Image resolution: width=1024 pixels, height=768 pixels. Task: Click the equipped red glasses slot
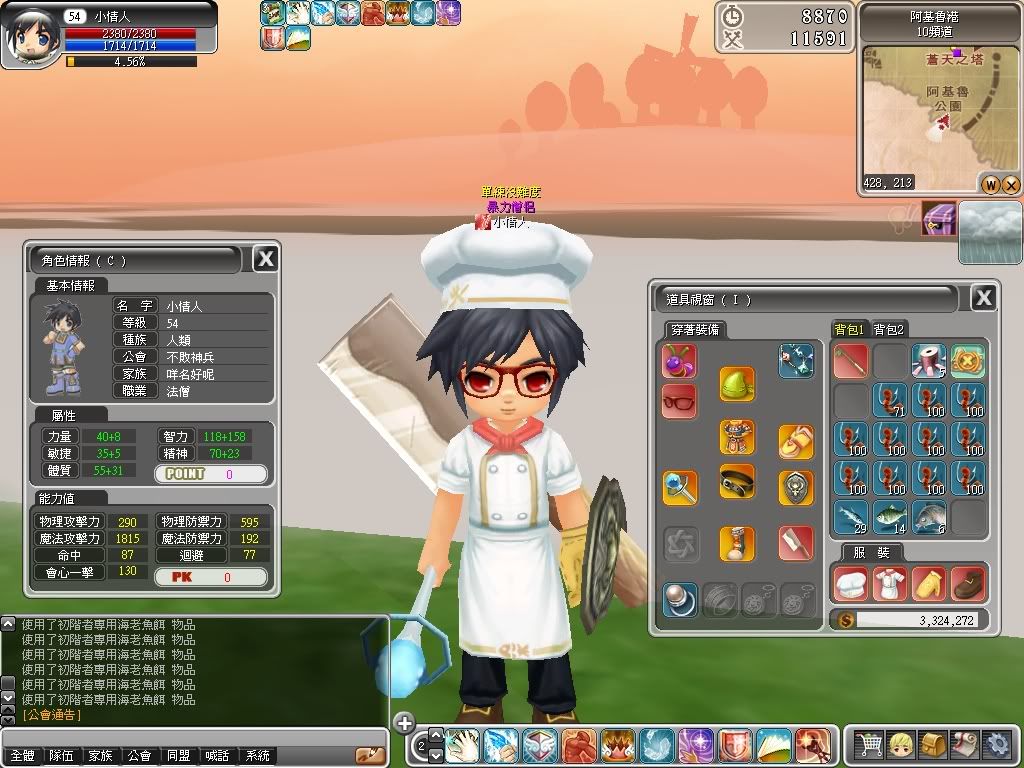(679, 401)
